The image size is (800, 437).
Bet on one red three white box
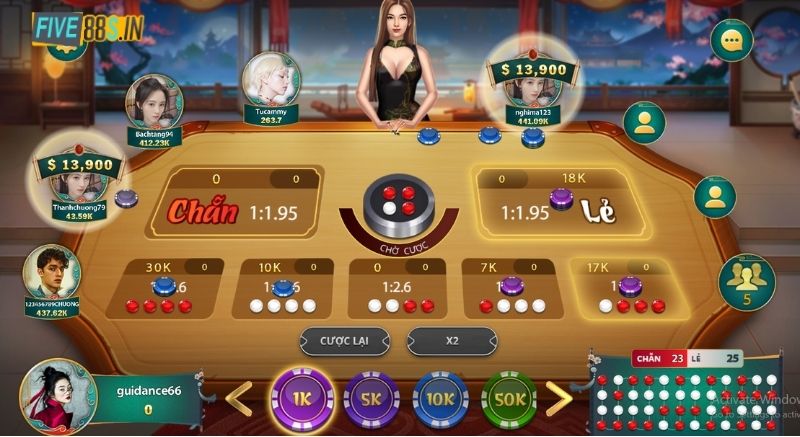(x=511, y=291)
